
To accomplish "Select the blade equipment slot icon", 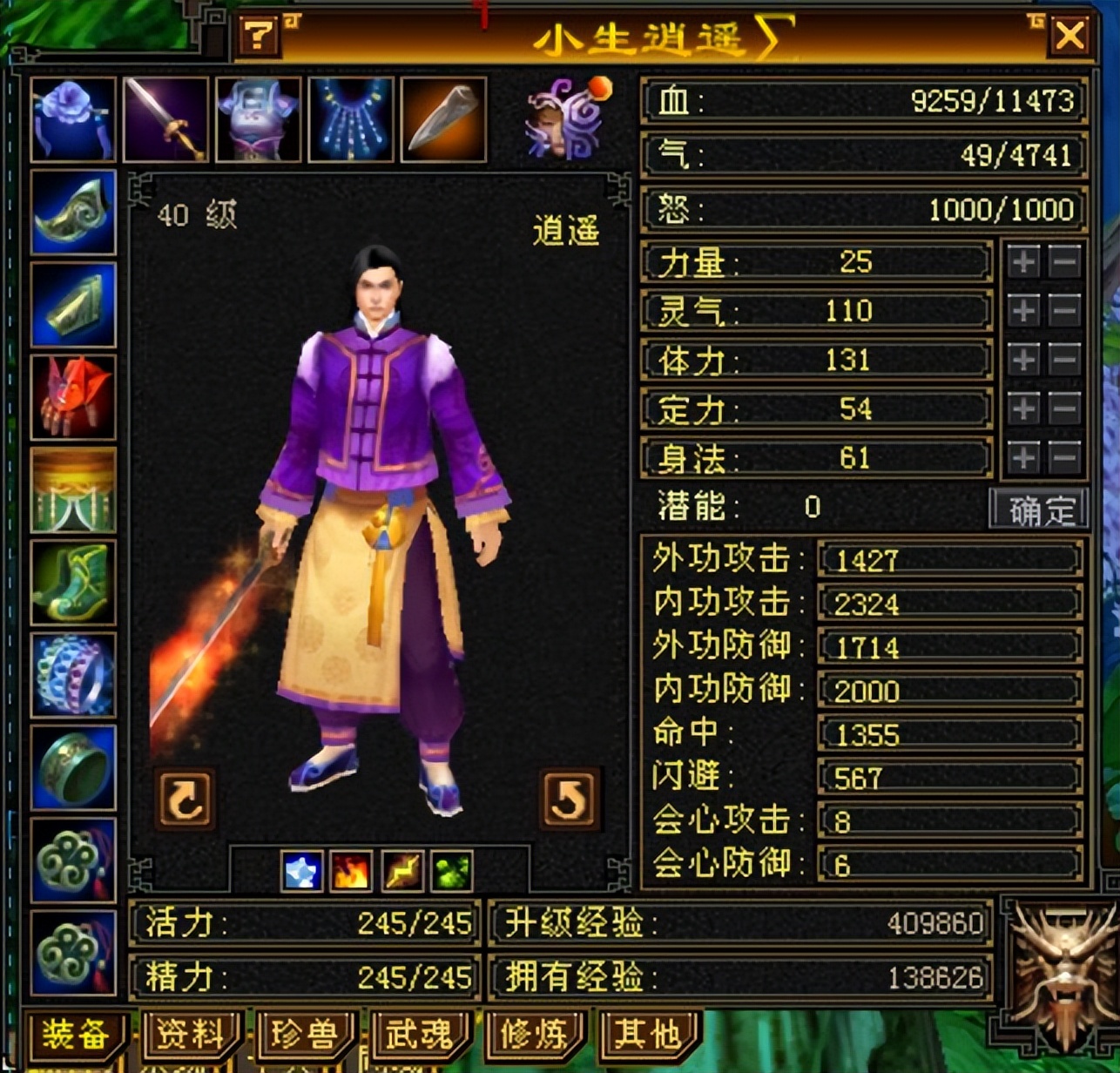I will point(442,119).
